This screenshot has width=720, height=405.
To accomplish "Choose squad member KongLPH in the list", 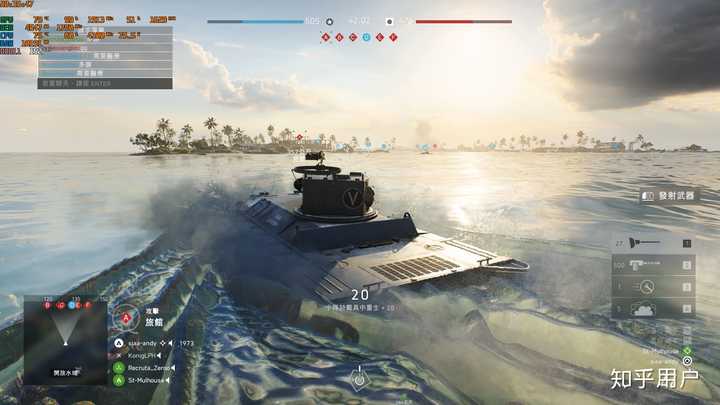I will click(x=146, y=355).
